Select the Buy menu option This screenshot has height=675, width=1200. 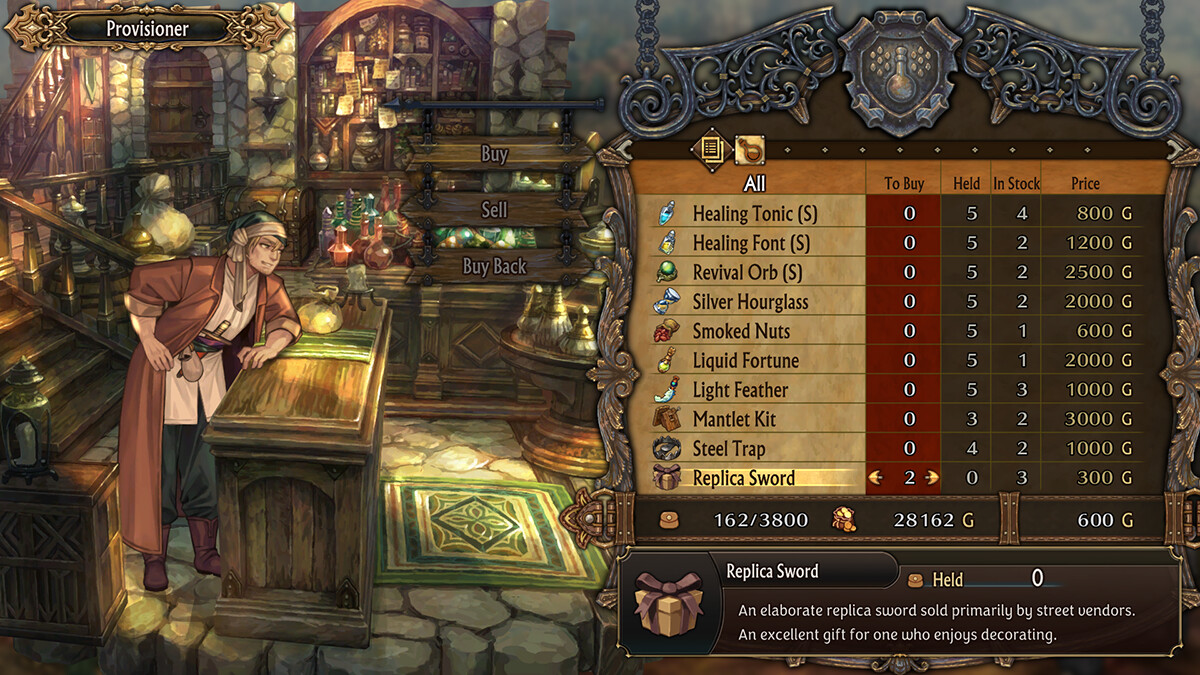click(x=494, y=154)
